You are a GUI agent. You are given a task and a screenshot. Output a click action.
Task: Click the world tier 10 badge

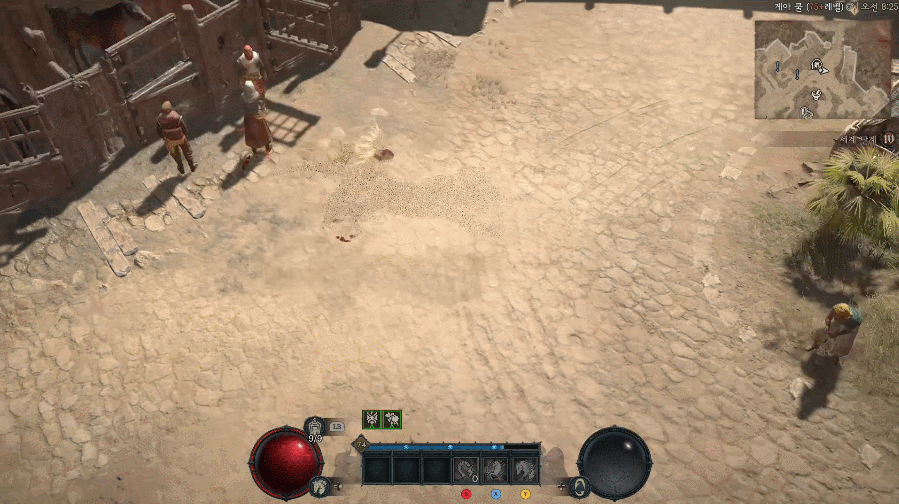pos(888,139)
